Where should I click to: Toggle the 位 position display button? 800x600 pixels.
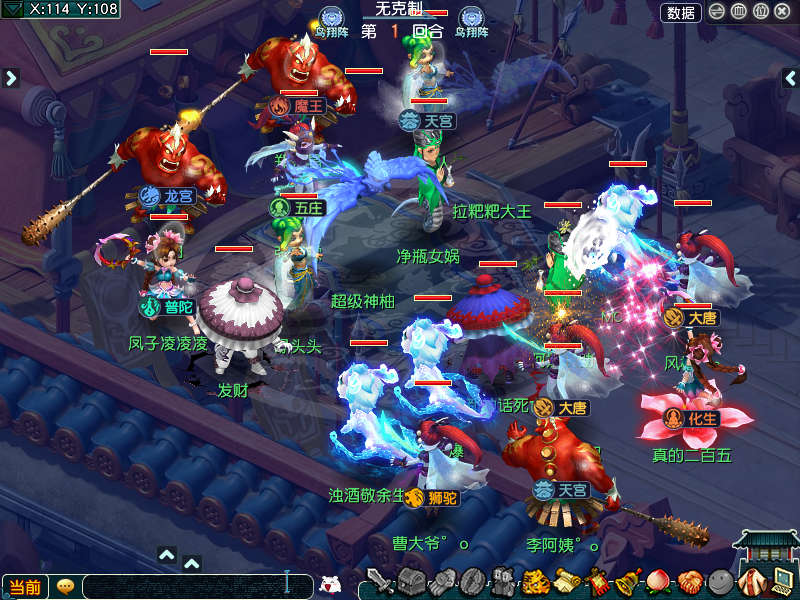[760, 12]
